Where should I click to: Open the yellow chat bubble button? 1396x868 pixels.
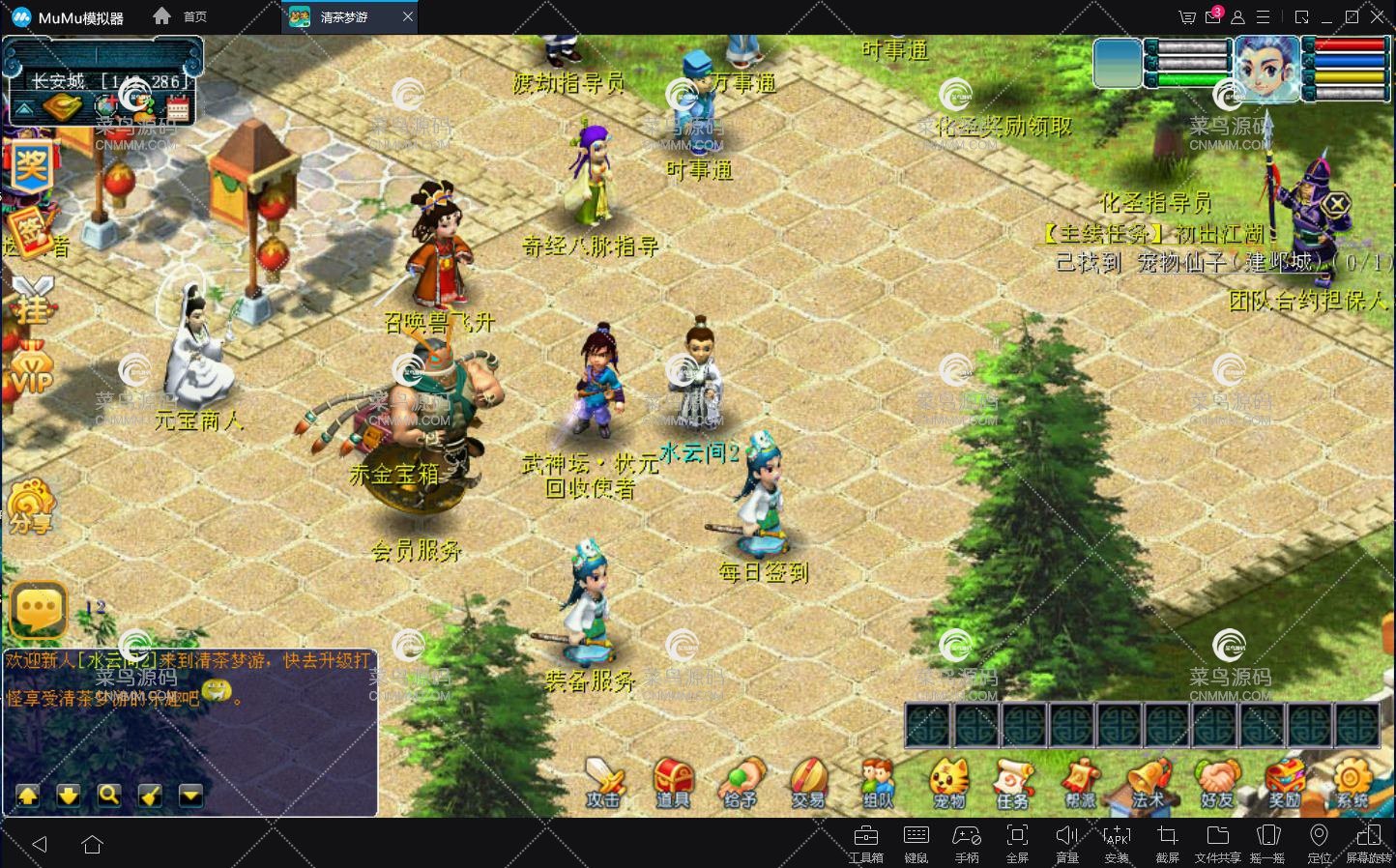[x=40, y=609]
